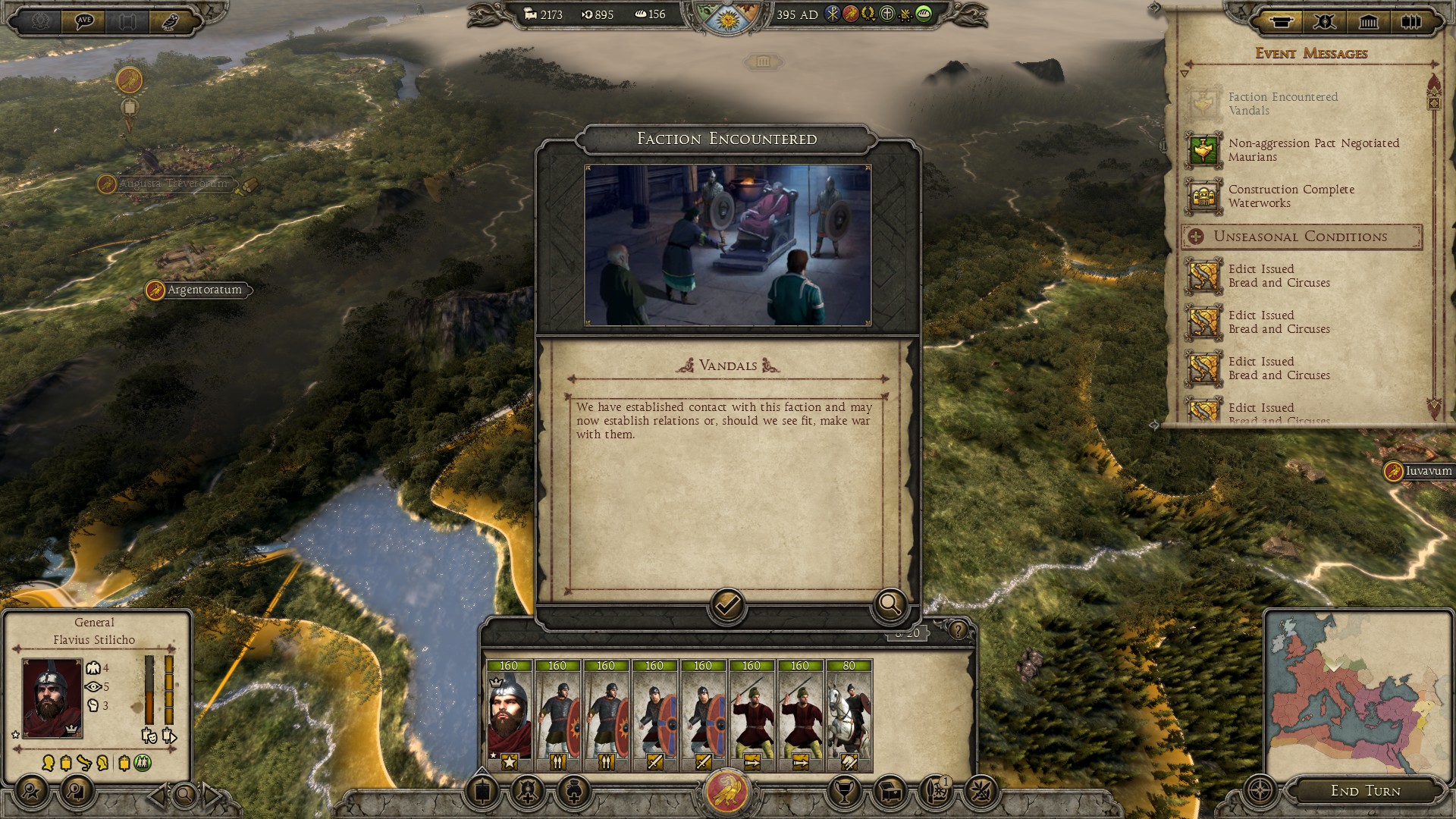
Task: Click the campaign minimap of Europe
Action: point(1354,695)
